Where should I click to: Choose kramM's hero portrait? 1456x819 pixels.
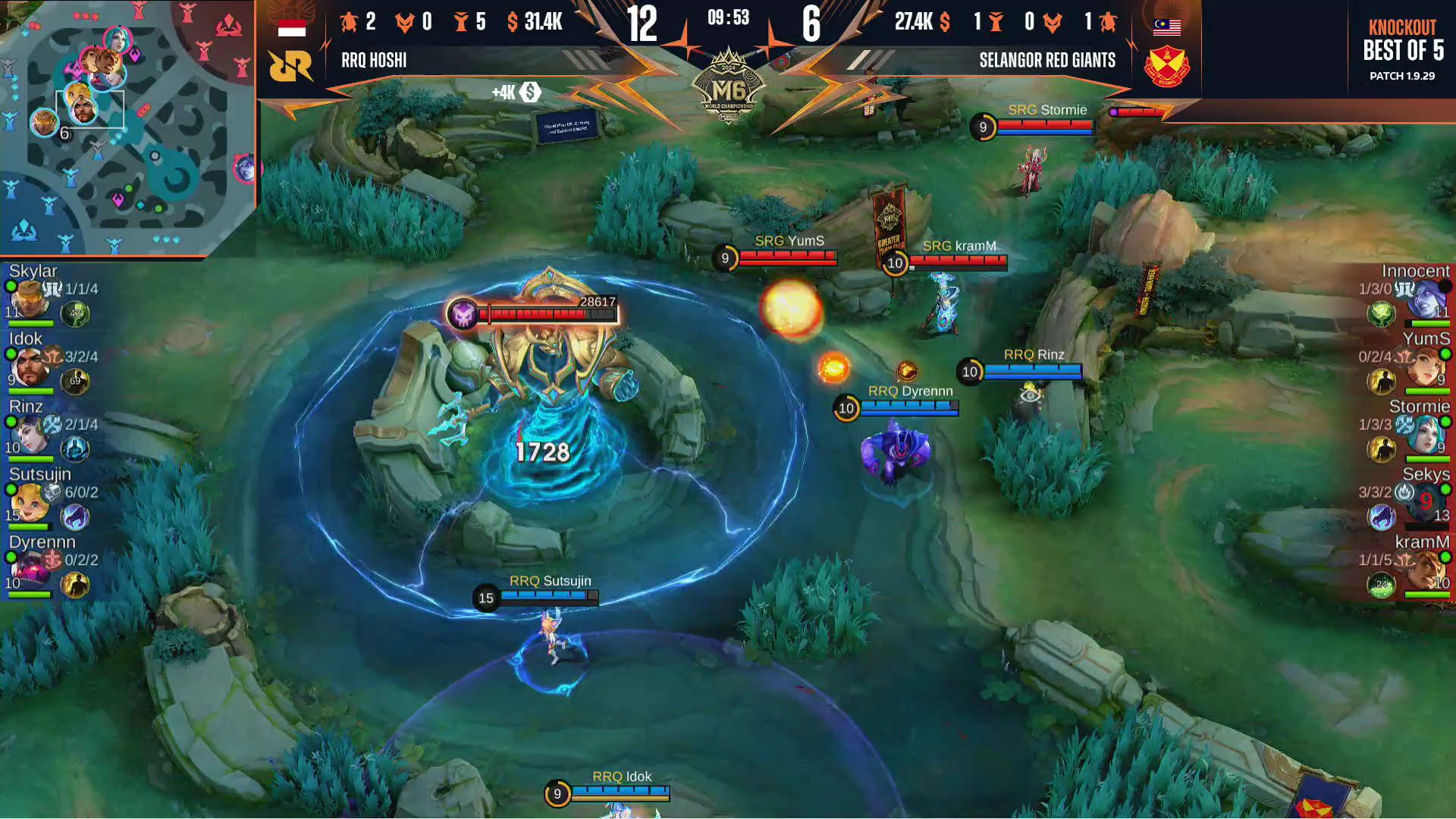tap(1426, 570)
